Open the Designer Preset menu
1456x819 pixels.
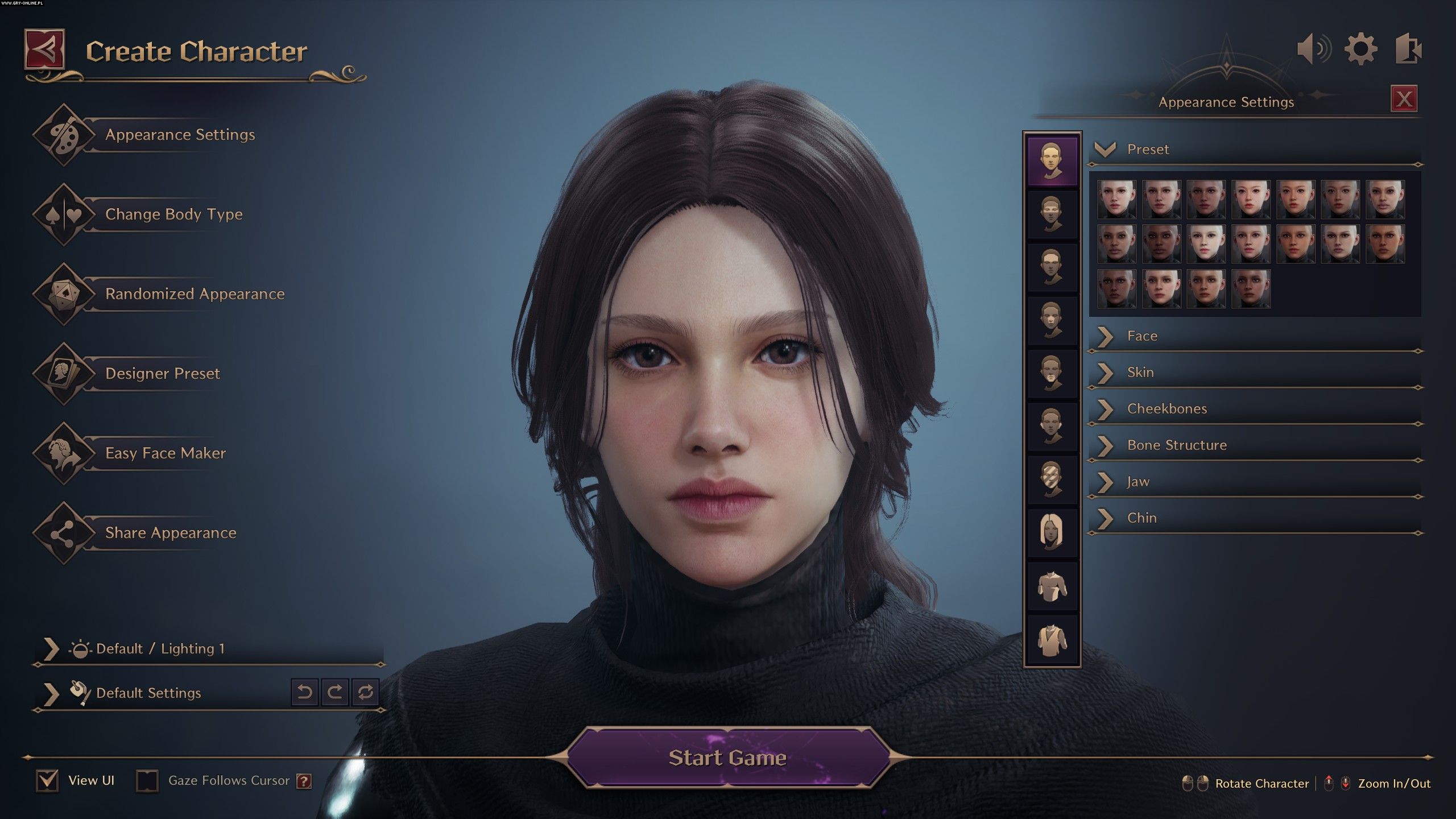point(162,374)
